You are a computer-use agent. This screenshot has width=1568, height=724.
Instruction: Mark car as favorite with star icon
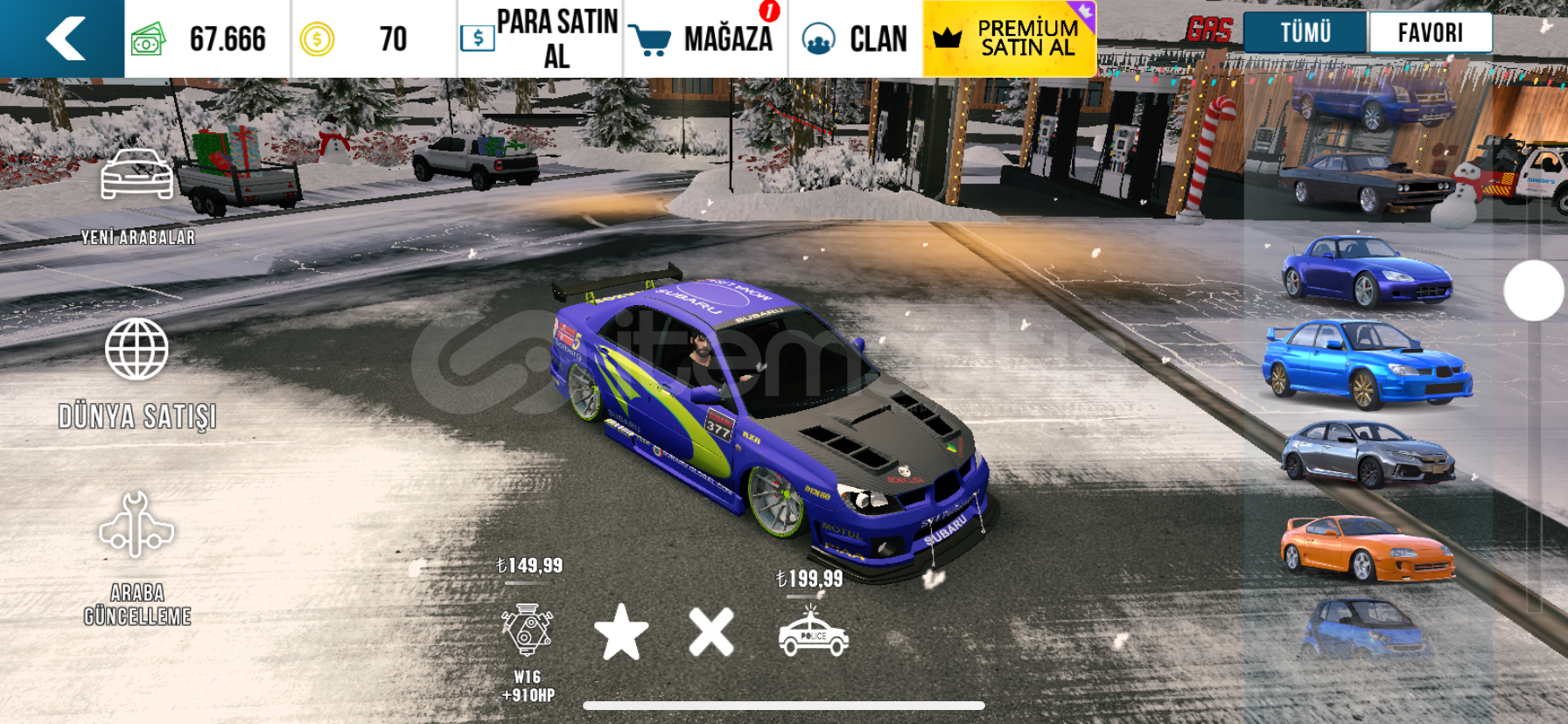click(x=621, y=631)
